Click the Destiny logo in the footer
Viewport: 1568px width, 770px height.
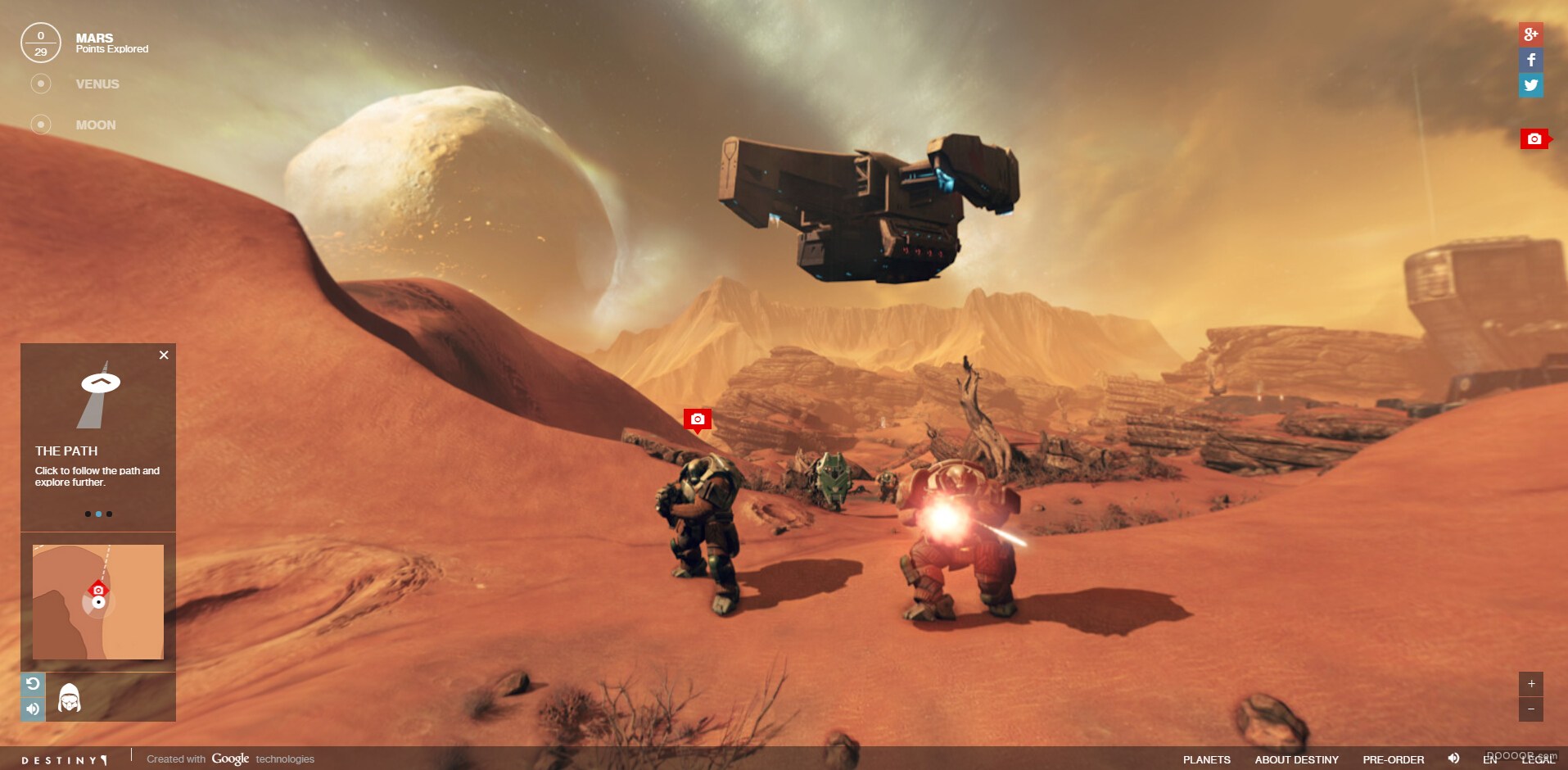point(64,759)
